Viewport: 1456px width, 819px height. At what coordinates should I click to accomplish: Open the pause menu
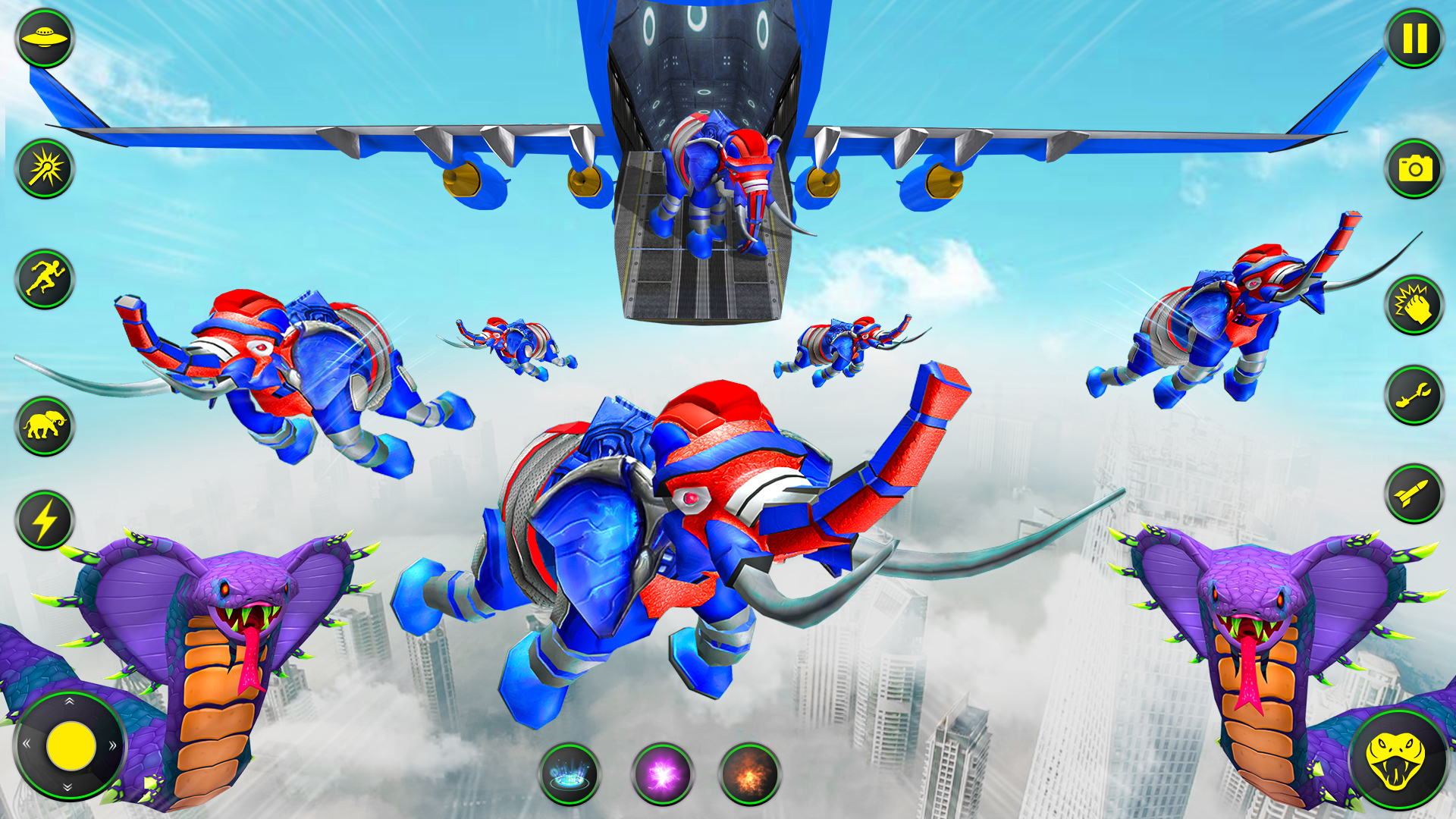1414,36
